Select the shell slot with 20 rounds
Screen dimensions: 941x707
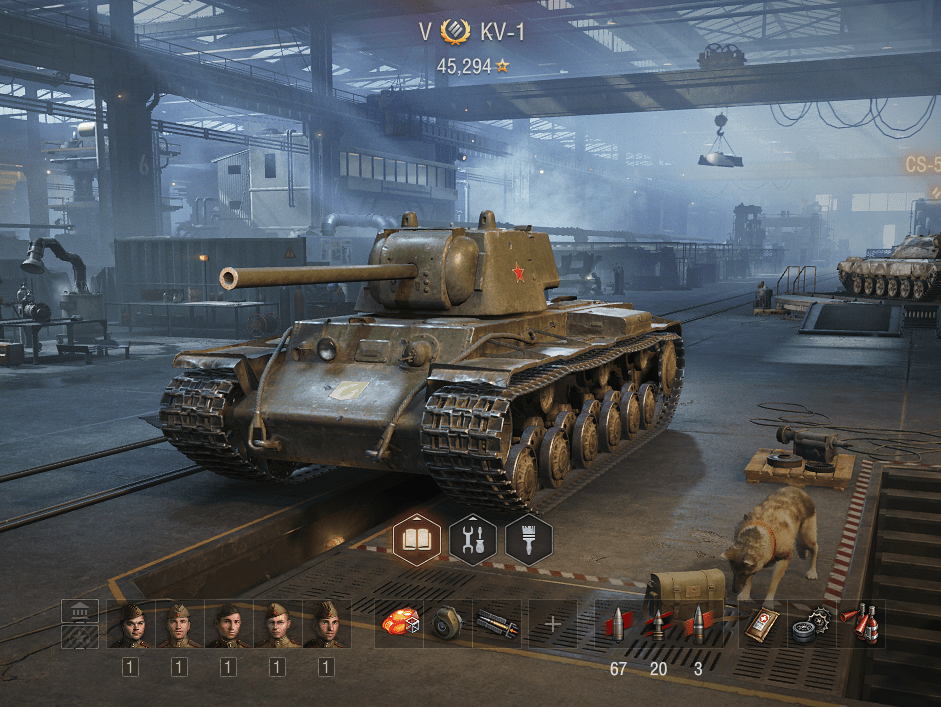coord(658,624)
